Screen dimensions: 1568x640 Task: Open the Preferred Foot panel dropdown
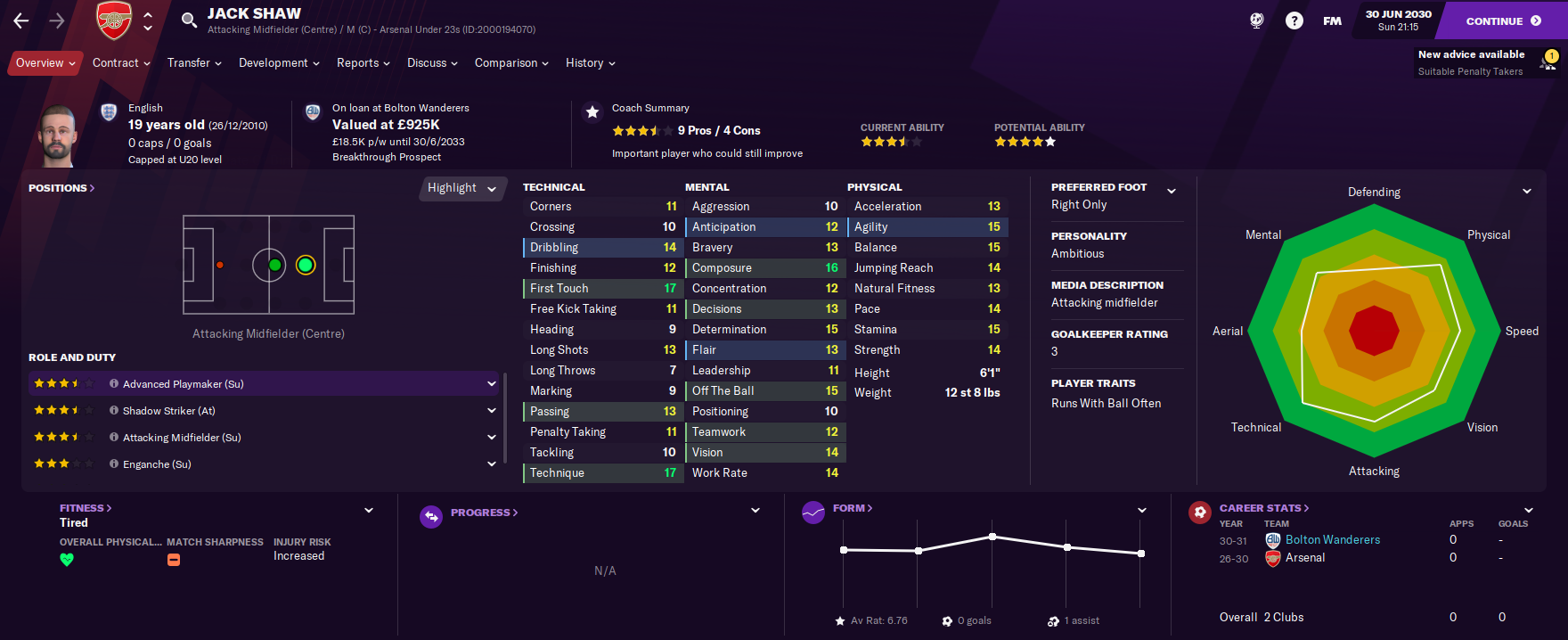click(1172, 191)
